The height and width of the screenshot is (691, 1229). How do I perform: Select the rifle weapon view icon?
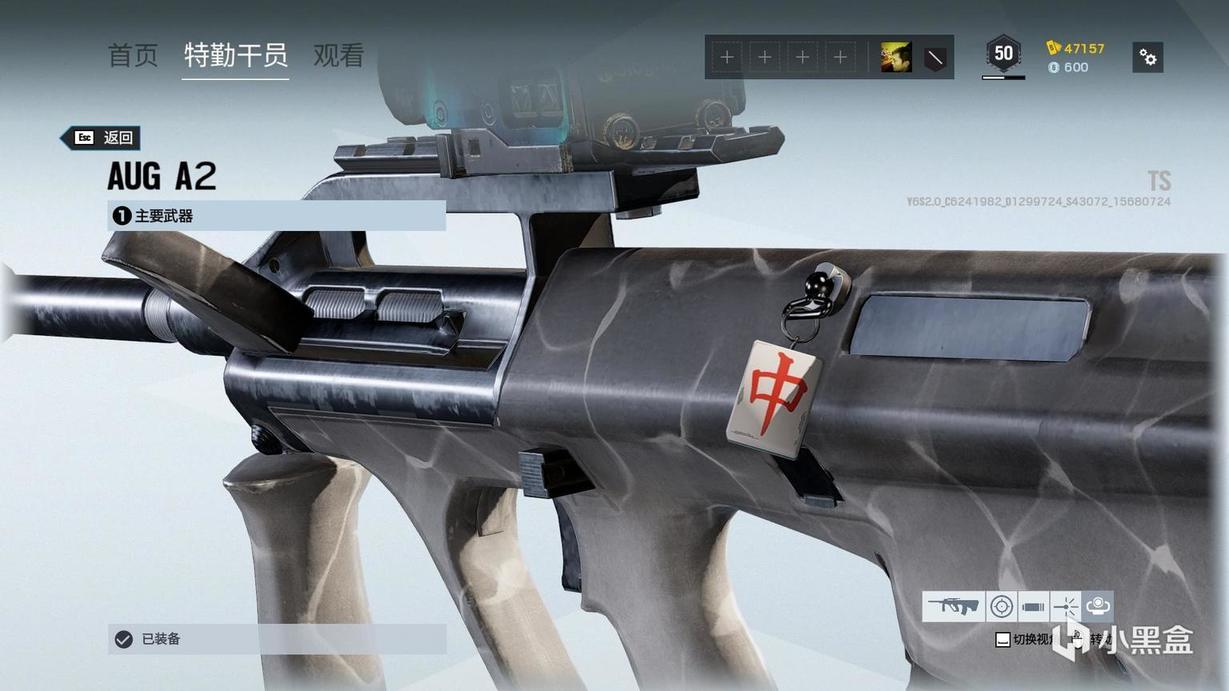953,606
